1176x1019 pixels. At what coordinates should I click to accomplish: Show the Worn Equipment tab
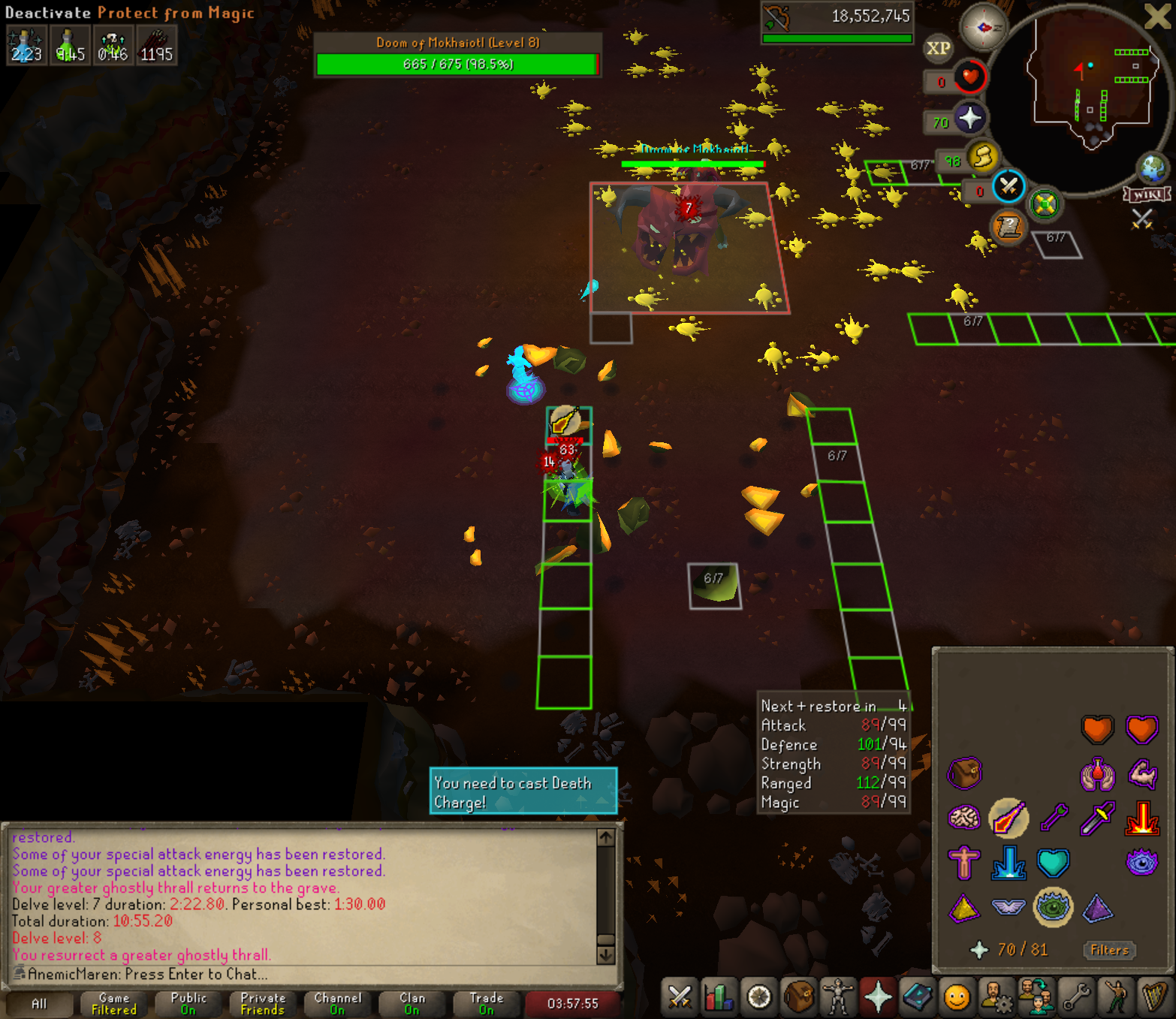pyautogui.click(x=838, y=997)
